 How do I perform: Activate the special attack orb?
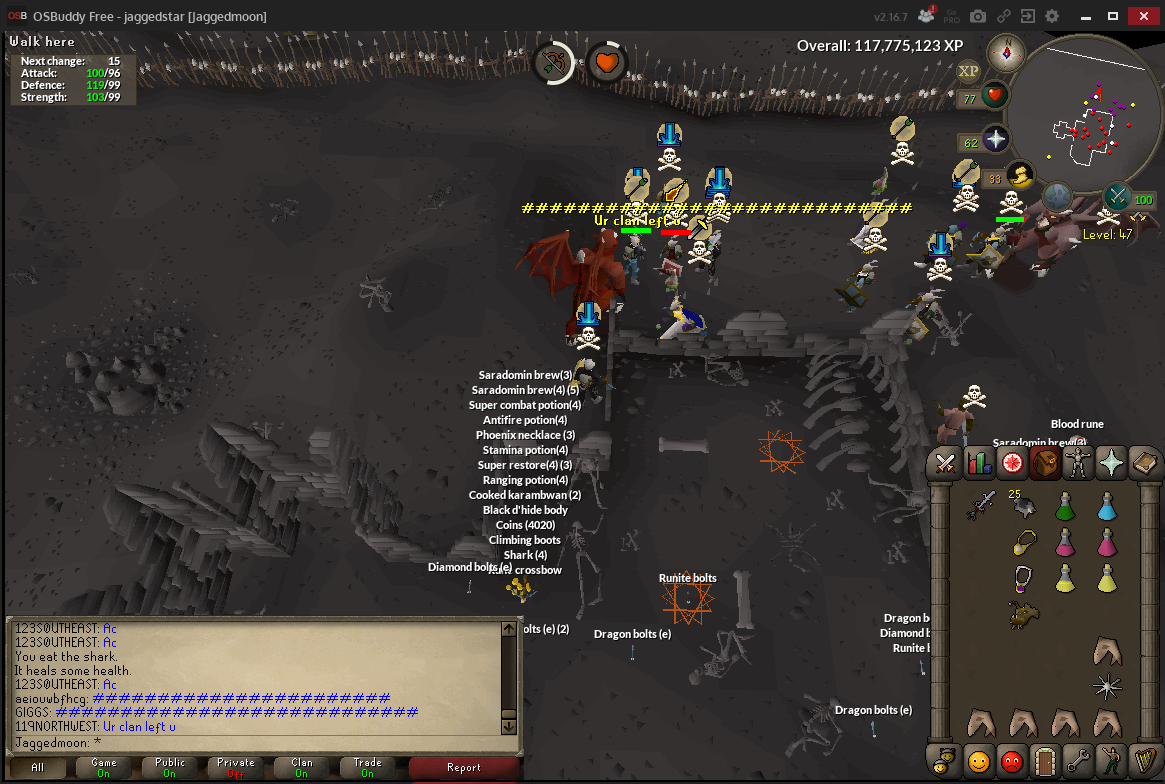[x=1118, y=196]
